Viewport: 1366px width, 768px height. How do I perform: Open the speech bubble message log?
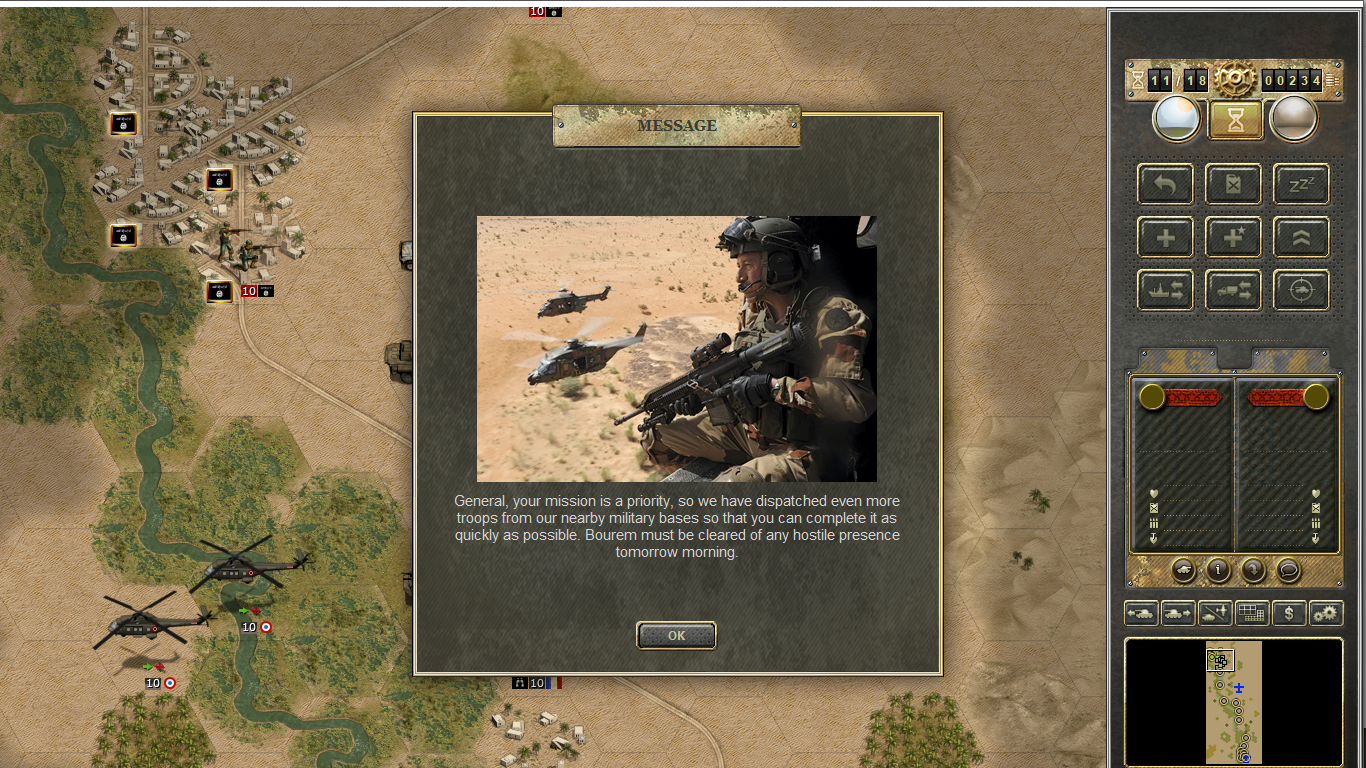point(1289,570)
